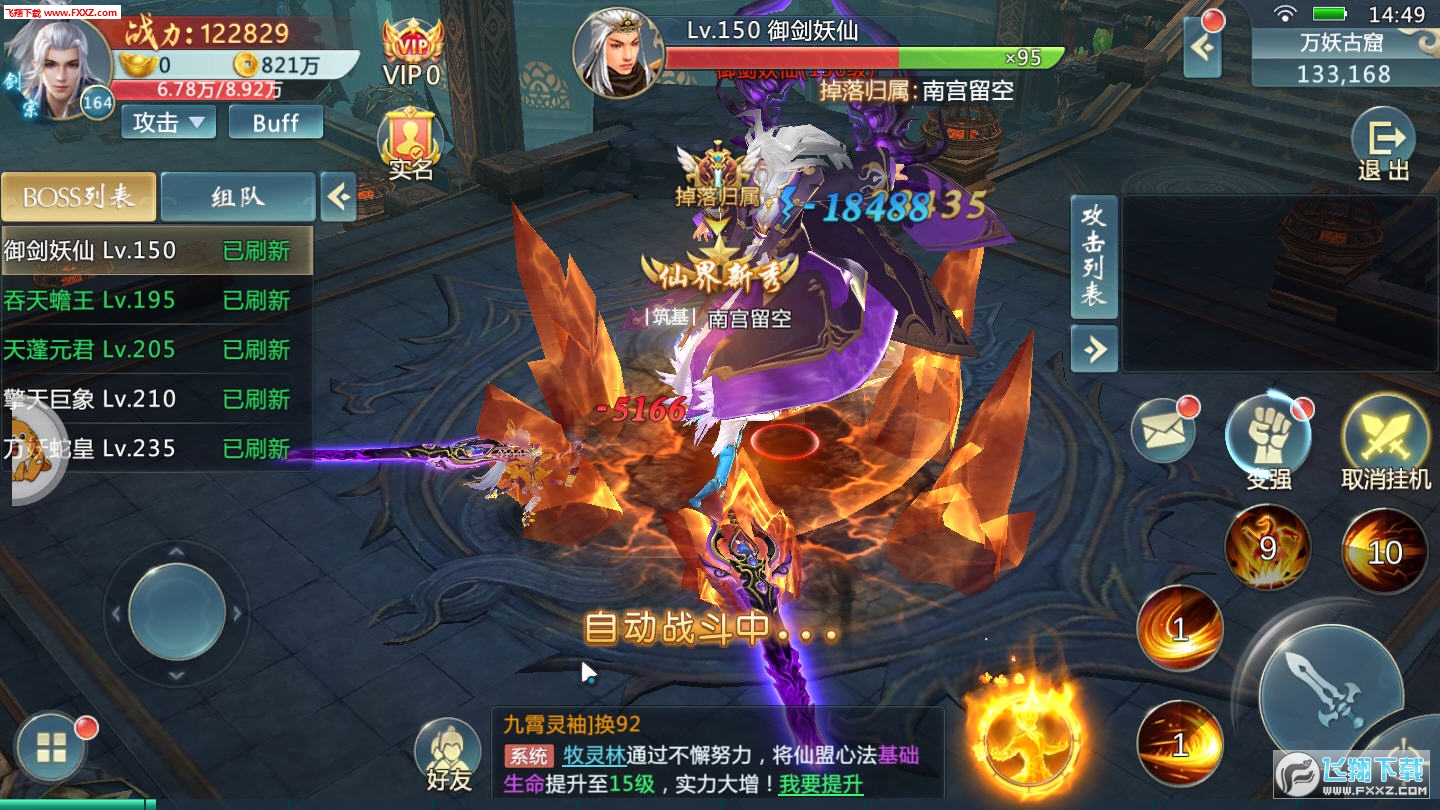Screen dimensions: 1440x810
Task: Open the 攻击 target mode dropdown
Action: click(x=166, y=122)
